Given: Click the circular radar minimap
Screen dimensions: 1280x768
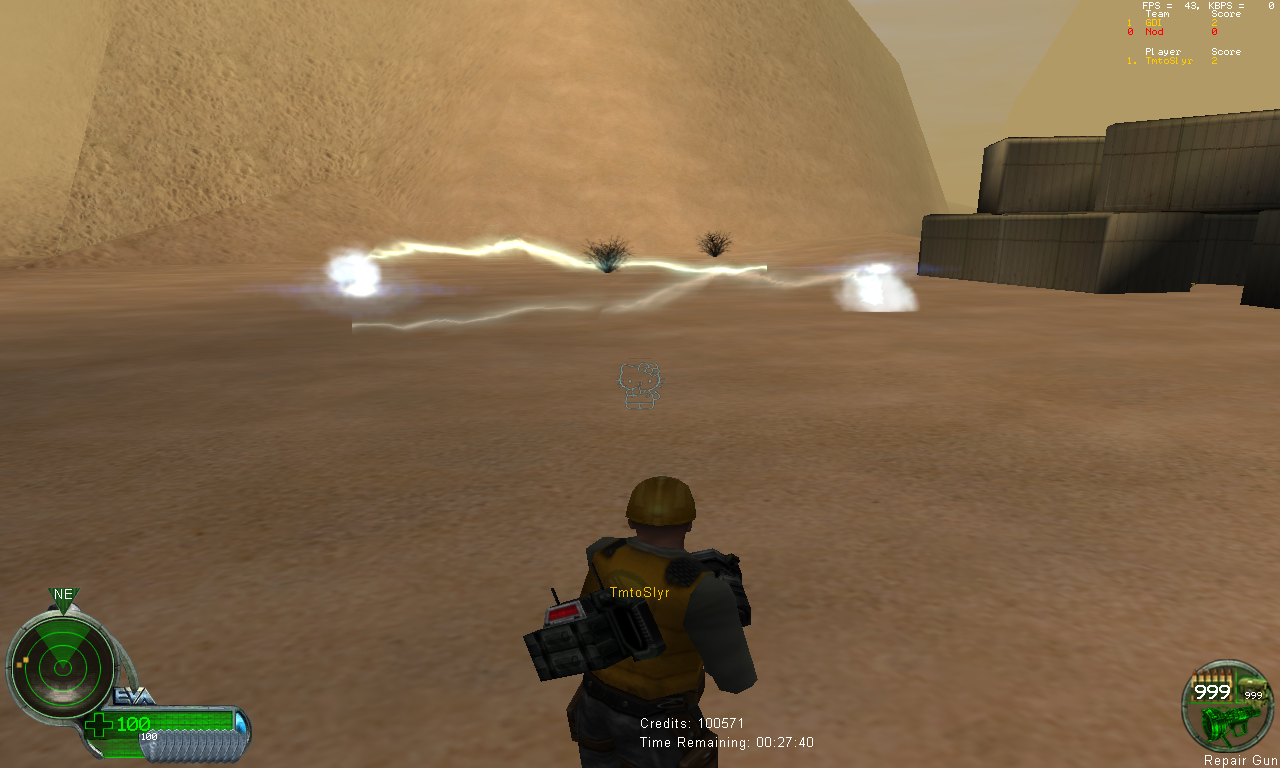Looking at the screenshot, I should coord(62,664).
